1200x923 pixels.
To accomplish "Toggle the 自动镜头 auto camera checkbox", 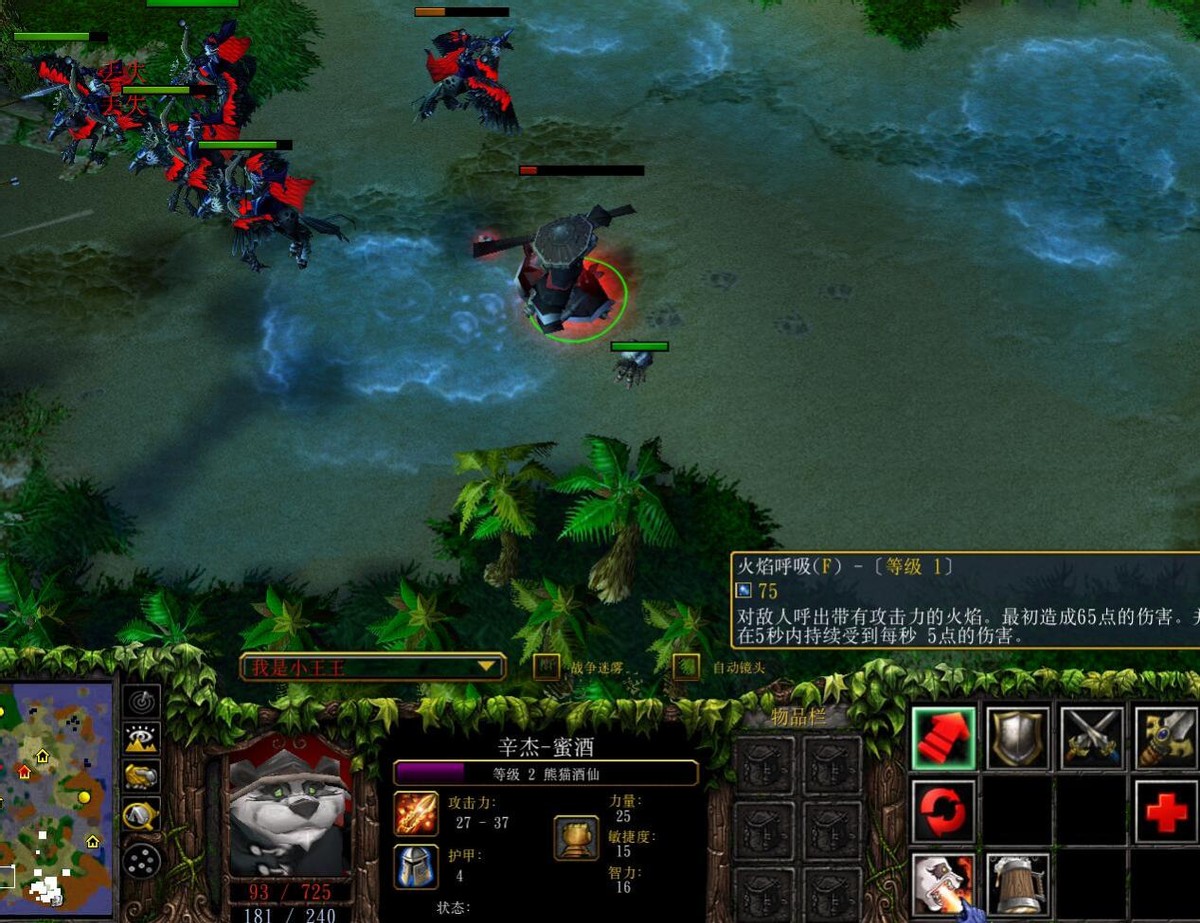I will [x=686, y=667].
